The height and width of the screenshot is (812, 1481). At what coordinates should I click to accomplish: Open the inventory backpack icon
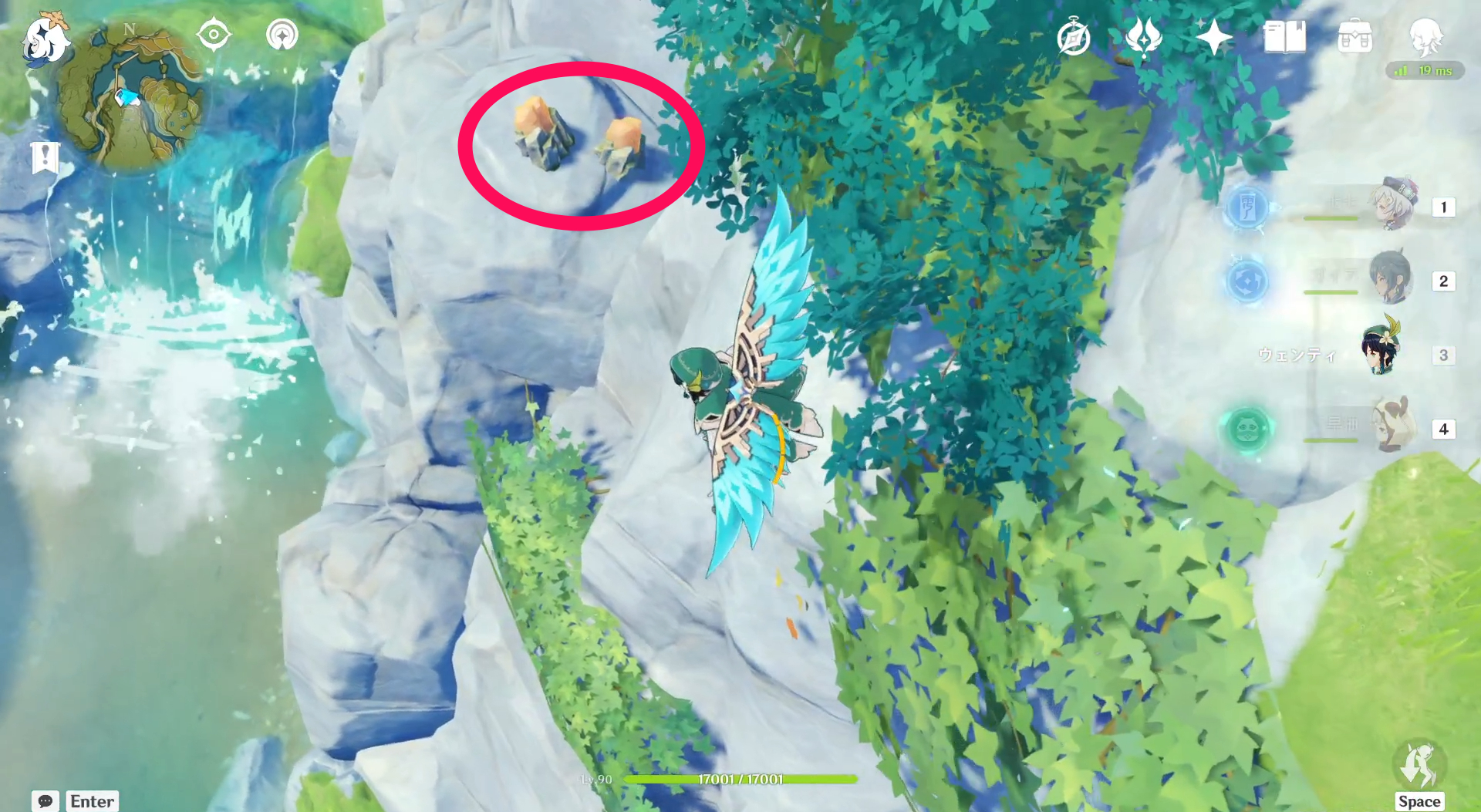point(1354,37)
